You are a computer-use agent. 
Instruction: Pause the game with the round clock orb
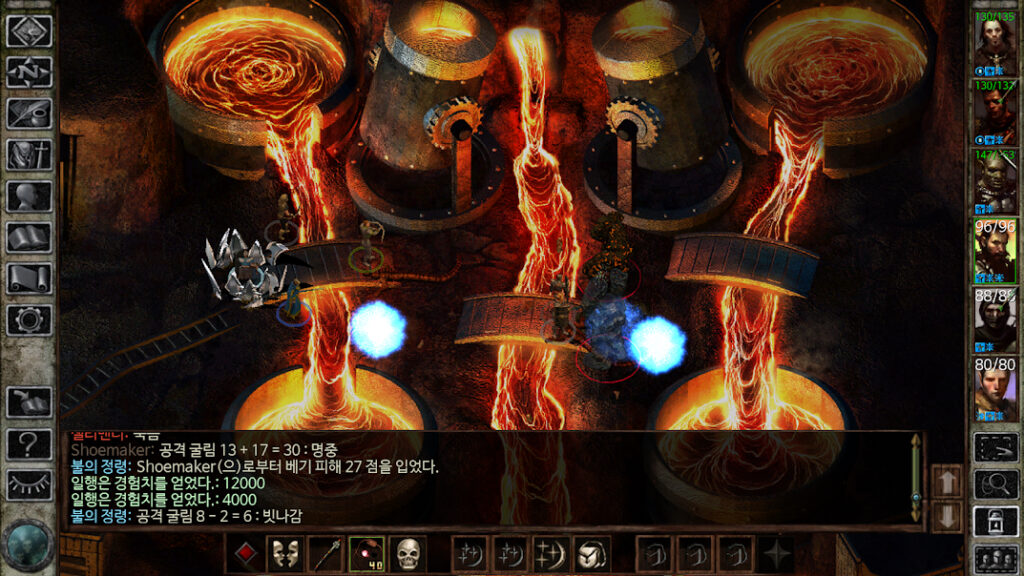28,544
